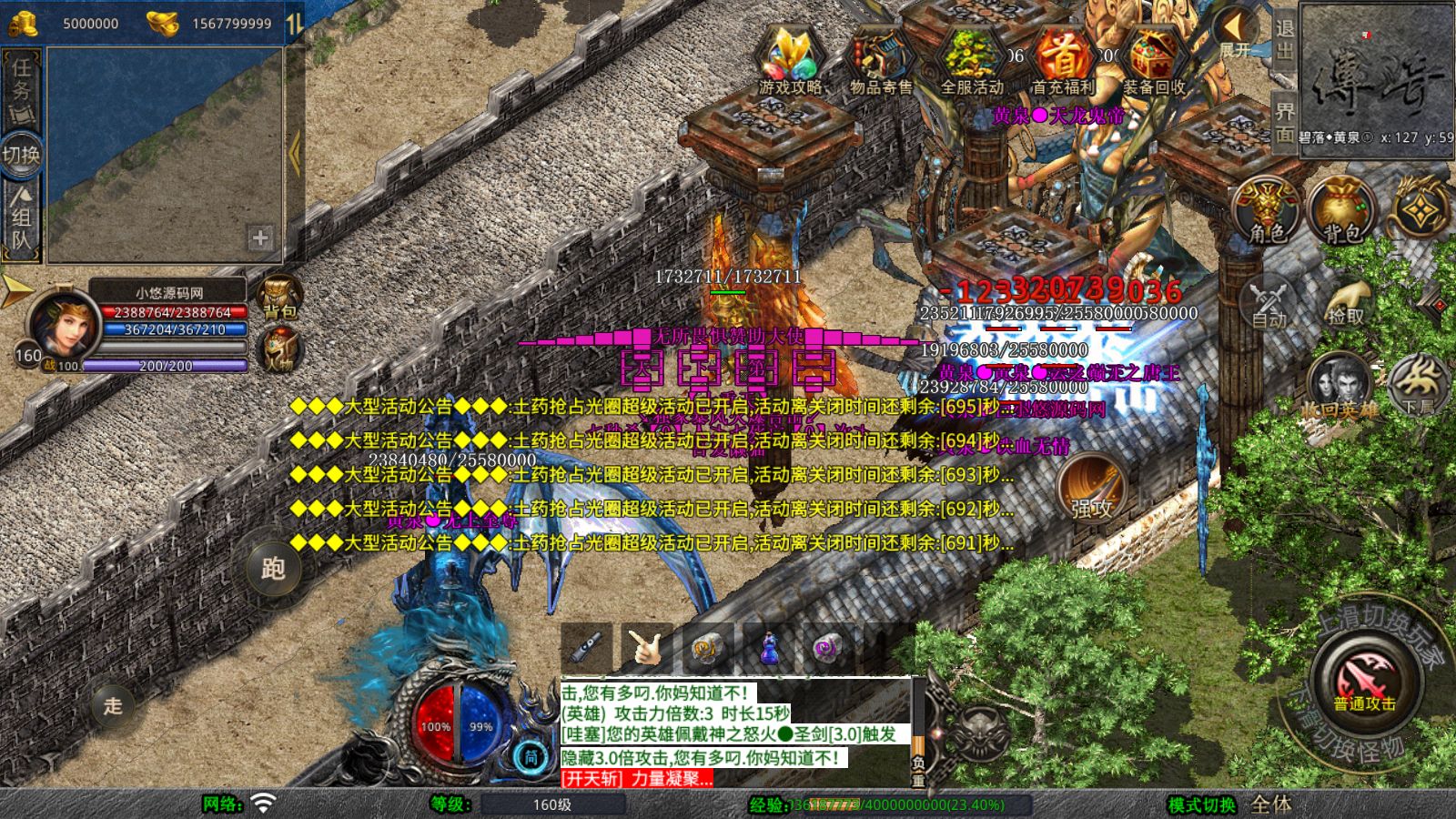The height and width of the screenshot is (819, 1456).
Task: Open the 物品寄售 item consignment menu
Action: (x=881, y=60)
